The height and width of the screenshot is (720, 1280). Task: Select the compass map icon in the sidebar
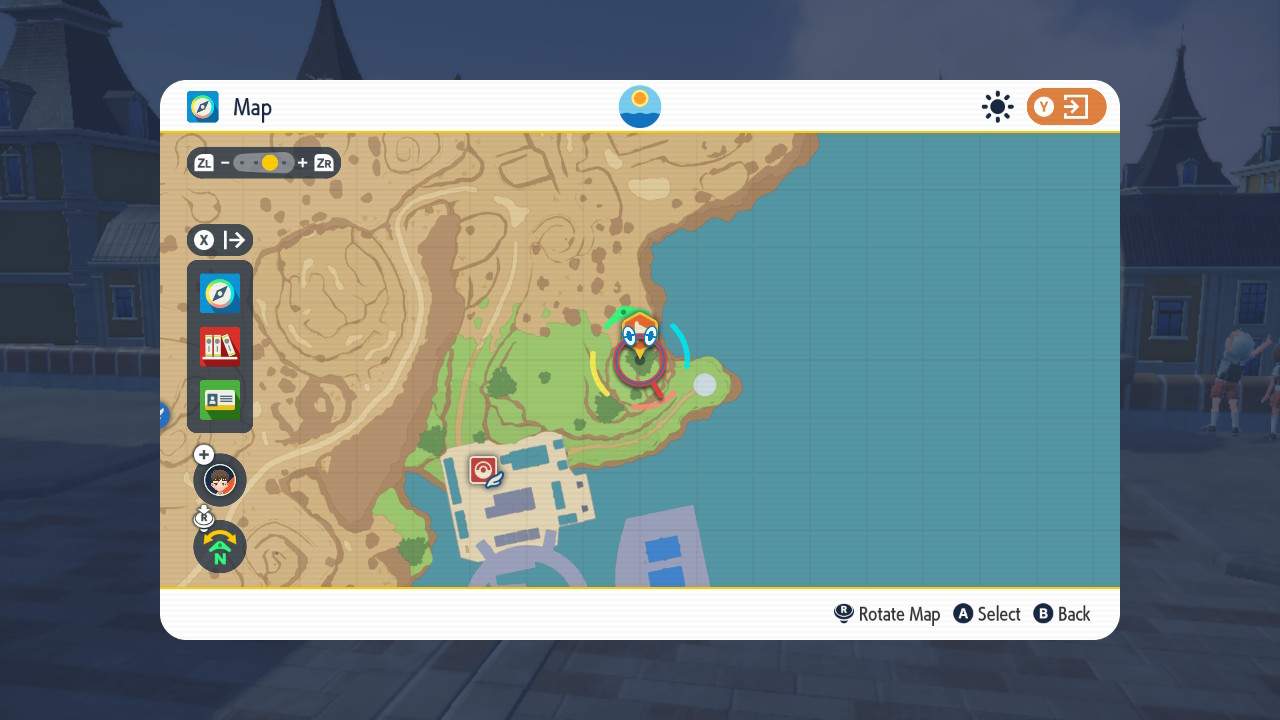219,293
